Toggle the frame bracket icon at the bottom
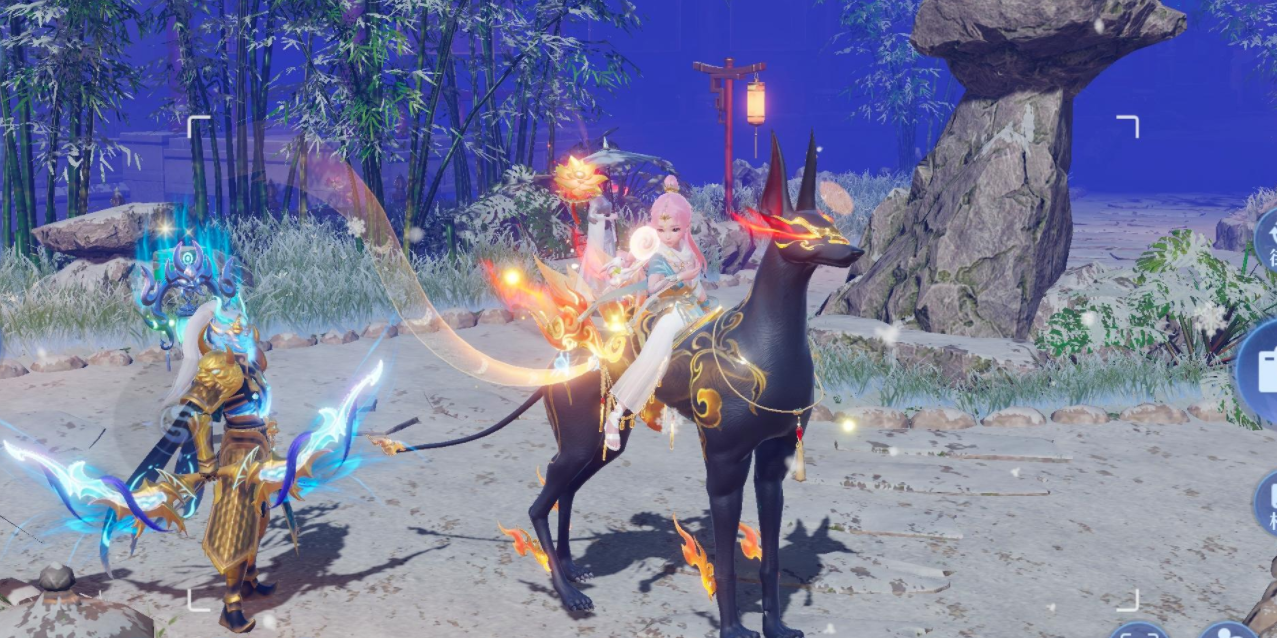 [x=1138, y=631]
